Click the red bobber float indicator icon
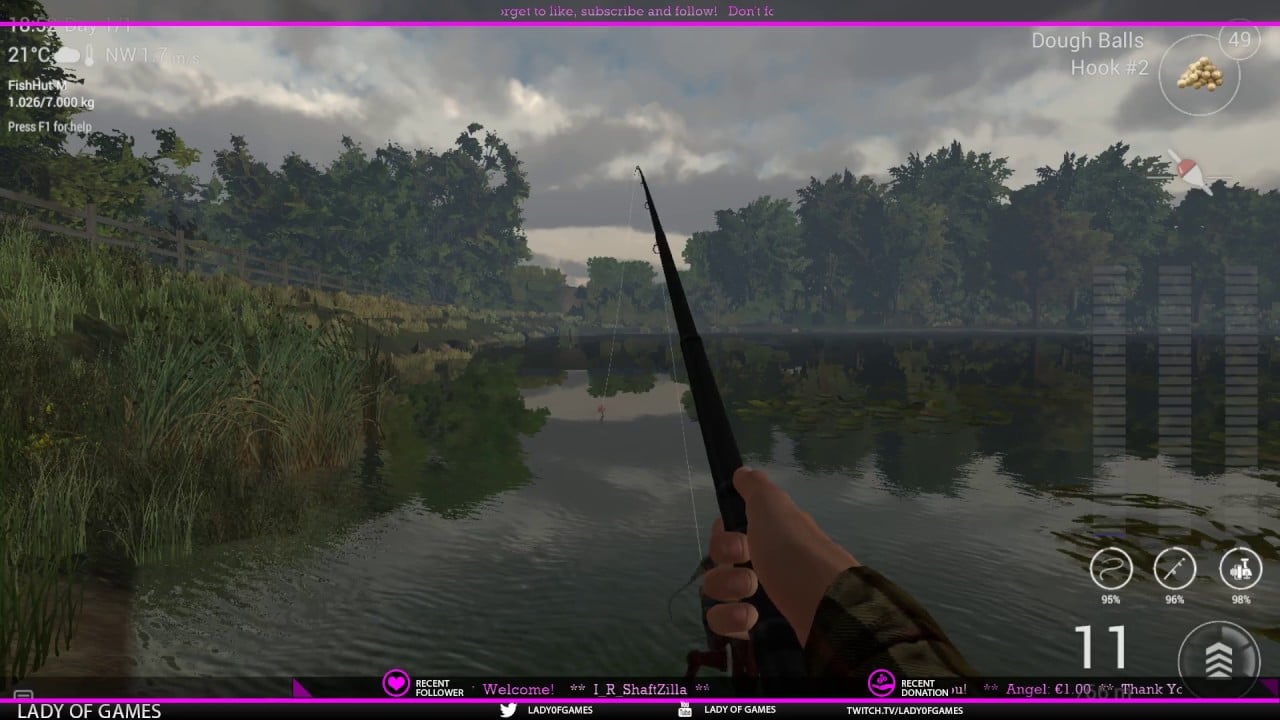 point(1188,170)
